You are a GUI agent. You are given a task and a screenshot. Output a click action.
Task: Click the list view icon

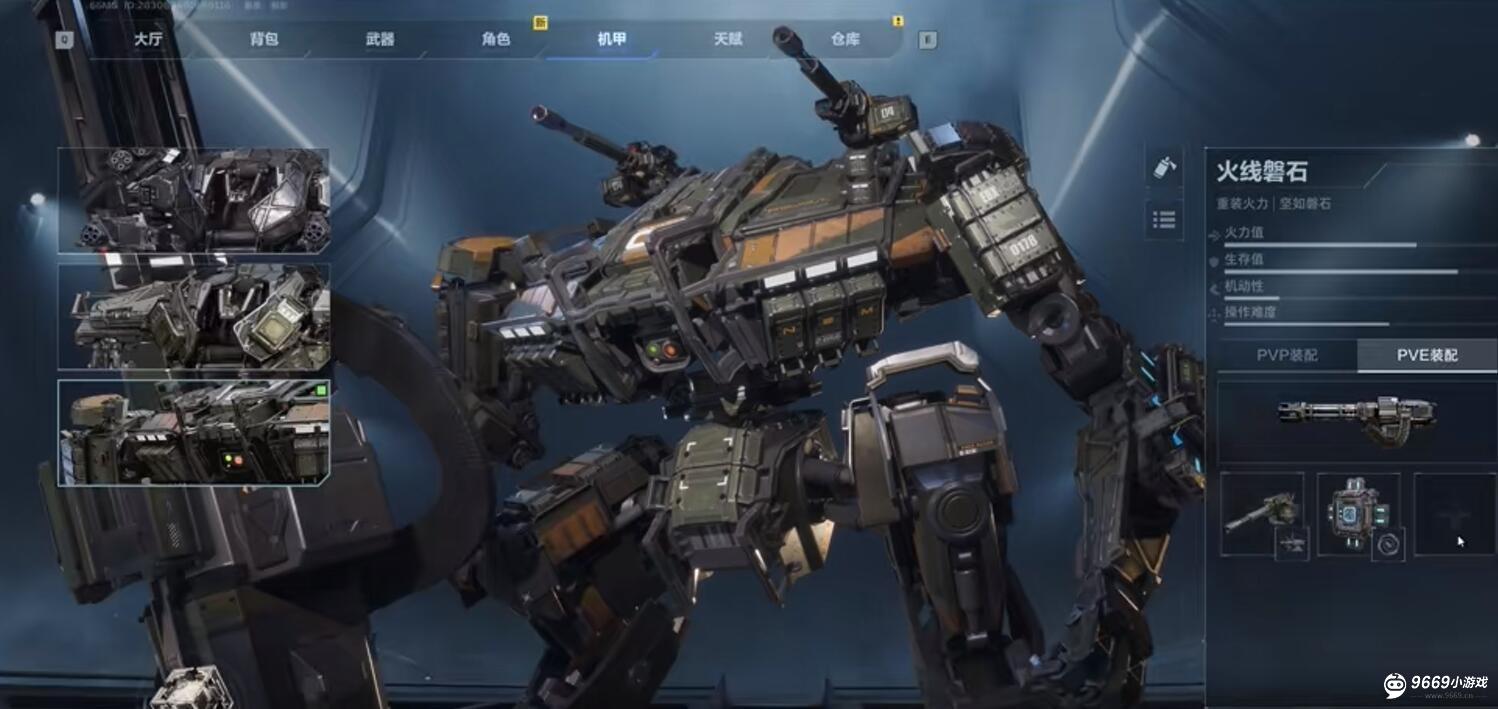pyautogui.click(x=1164, y=219)
